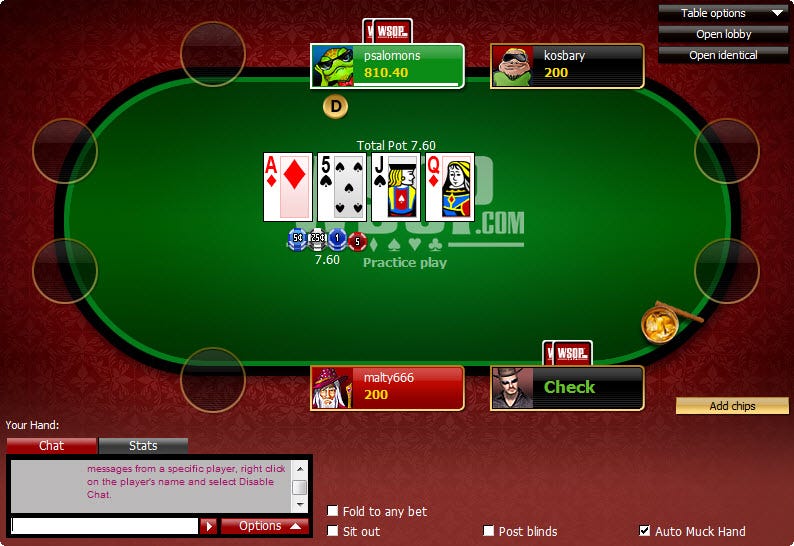Click the Open lobby button
The image size is (794, 546).
point(723,34)
